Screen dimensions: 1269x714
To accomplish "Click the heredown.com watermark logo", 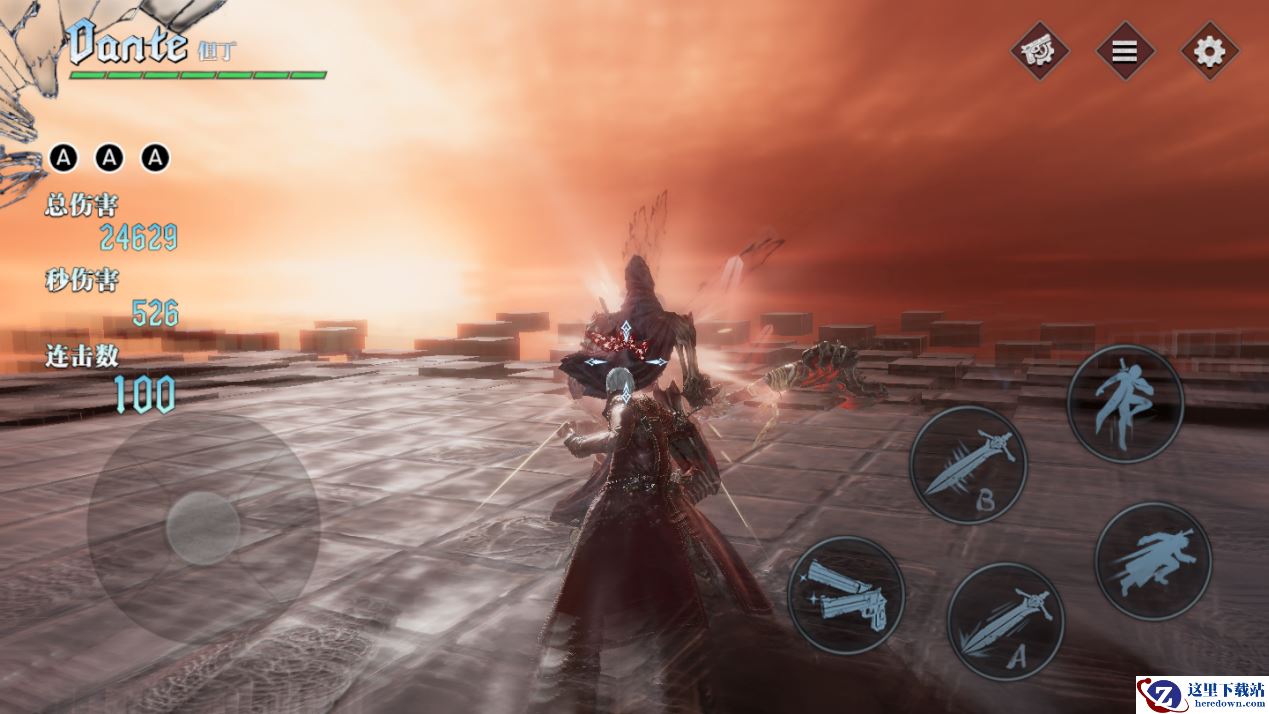I will 1201,694.
